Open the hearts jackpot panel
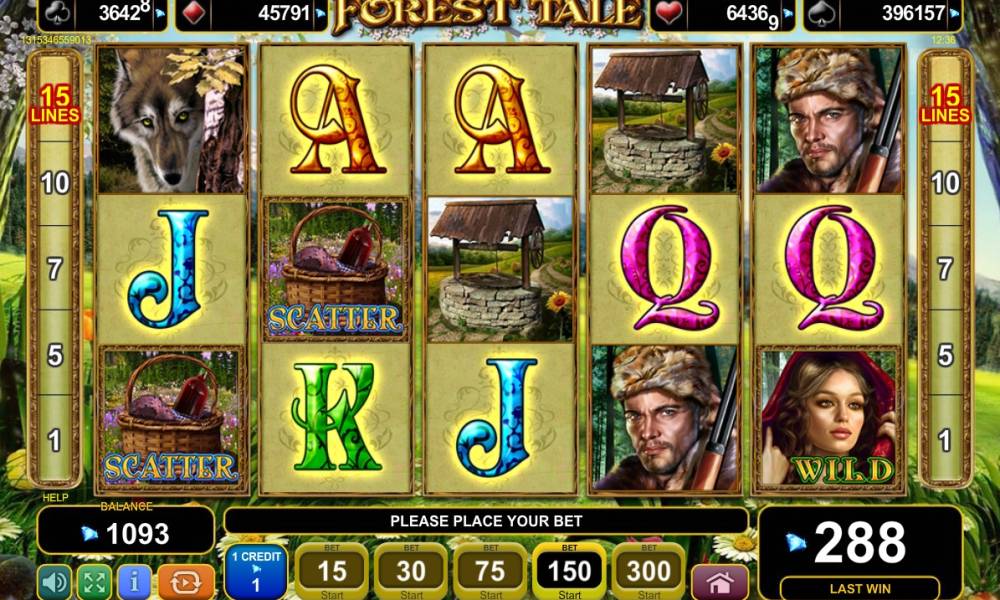Screen dimensions: 1000x600 click(724, 14)
